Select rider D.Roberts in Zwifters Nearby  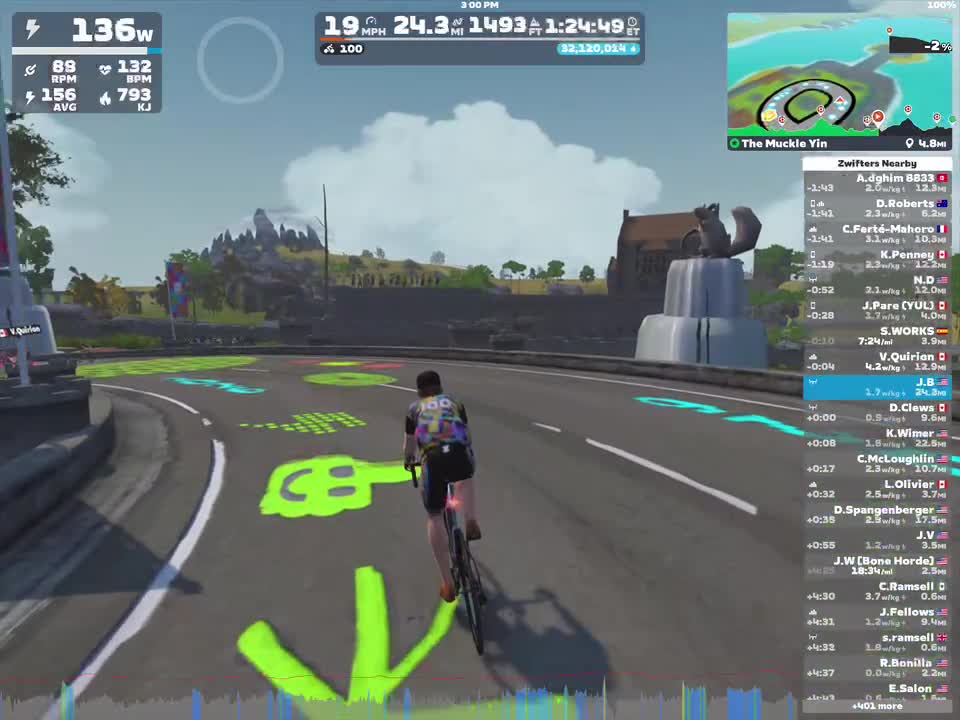(x=877, y=208)
